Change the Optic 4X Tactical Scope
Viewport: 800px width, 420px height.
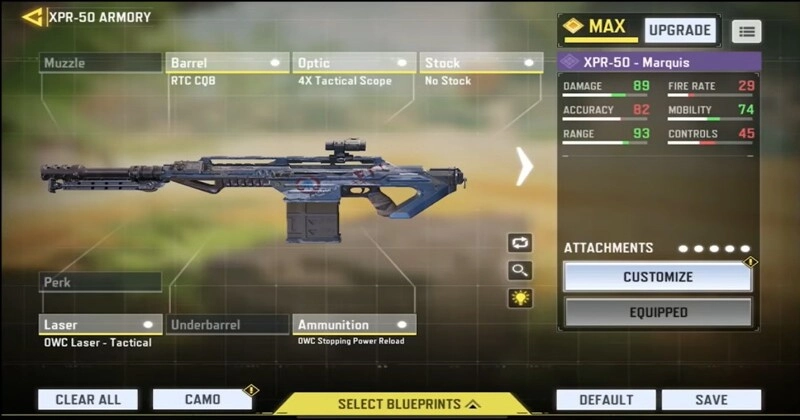(x=355, y=63)
